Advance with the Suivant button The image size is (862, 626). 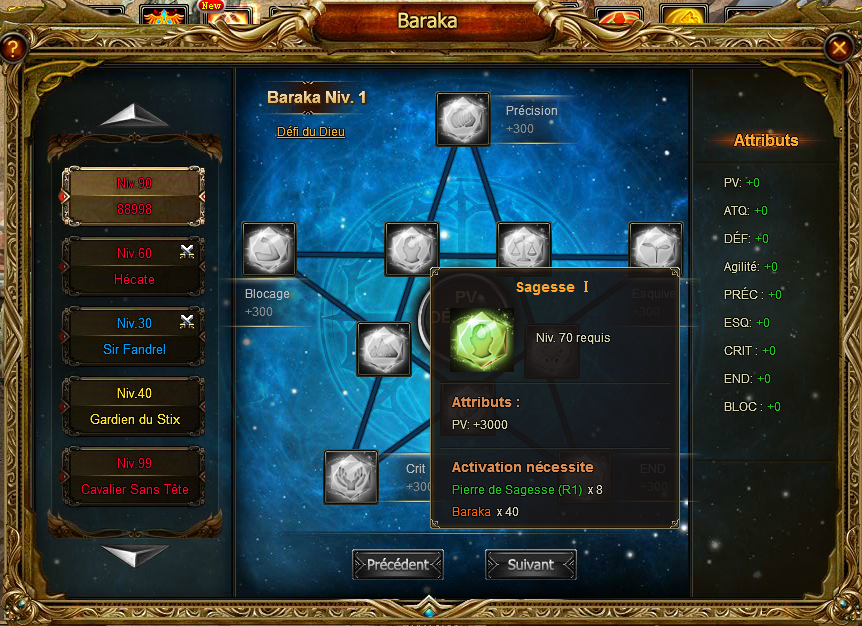point(531,564)
